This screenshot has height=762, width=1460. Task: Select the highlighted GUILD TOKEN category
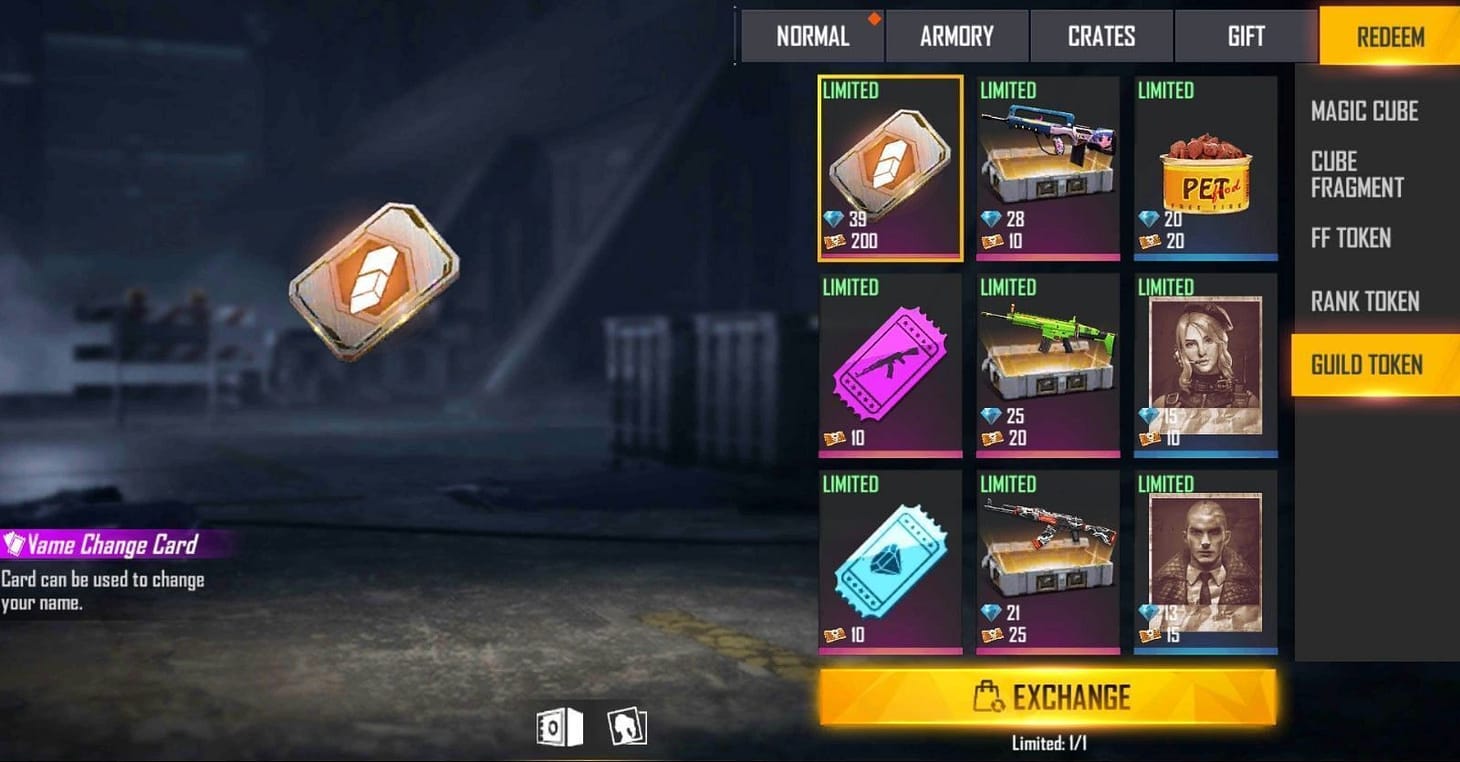click(1370, 364)
